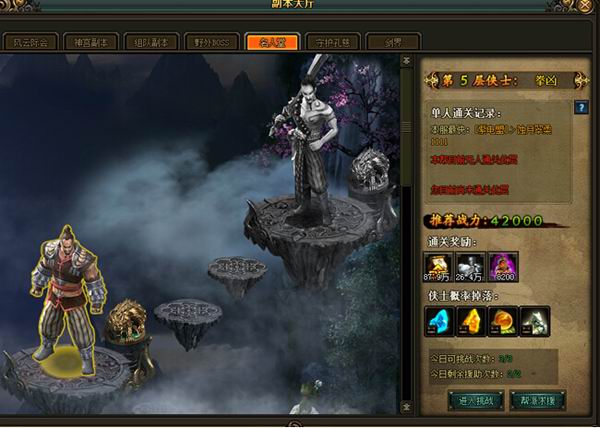Viewport: 600px width, 428px height.
Task: Click the scene scrollbar's down arrow
Action: point(407,408)
